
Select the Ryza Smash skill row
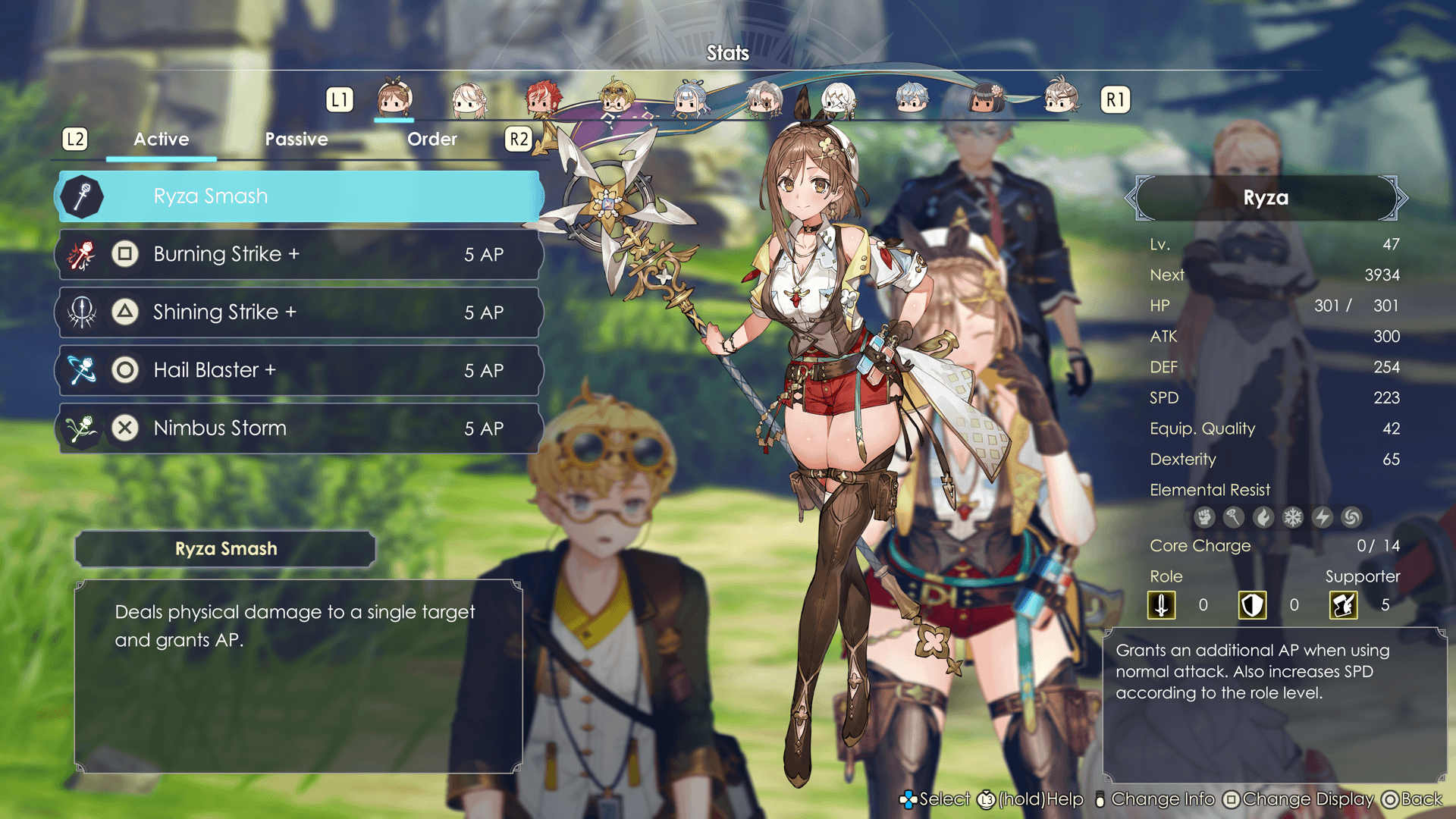pos(300,196)
